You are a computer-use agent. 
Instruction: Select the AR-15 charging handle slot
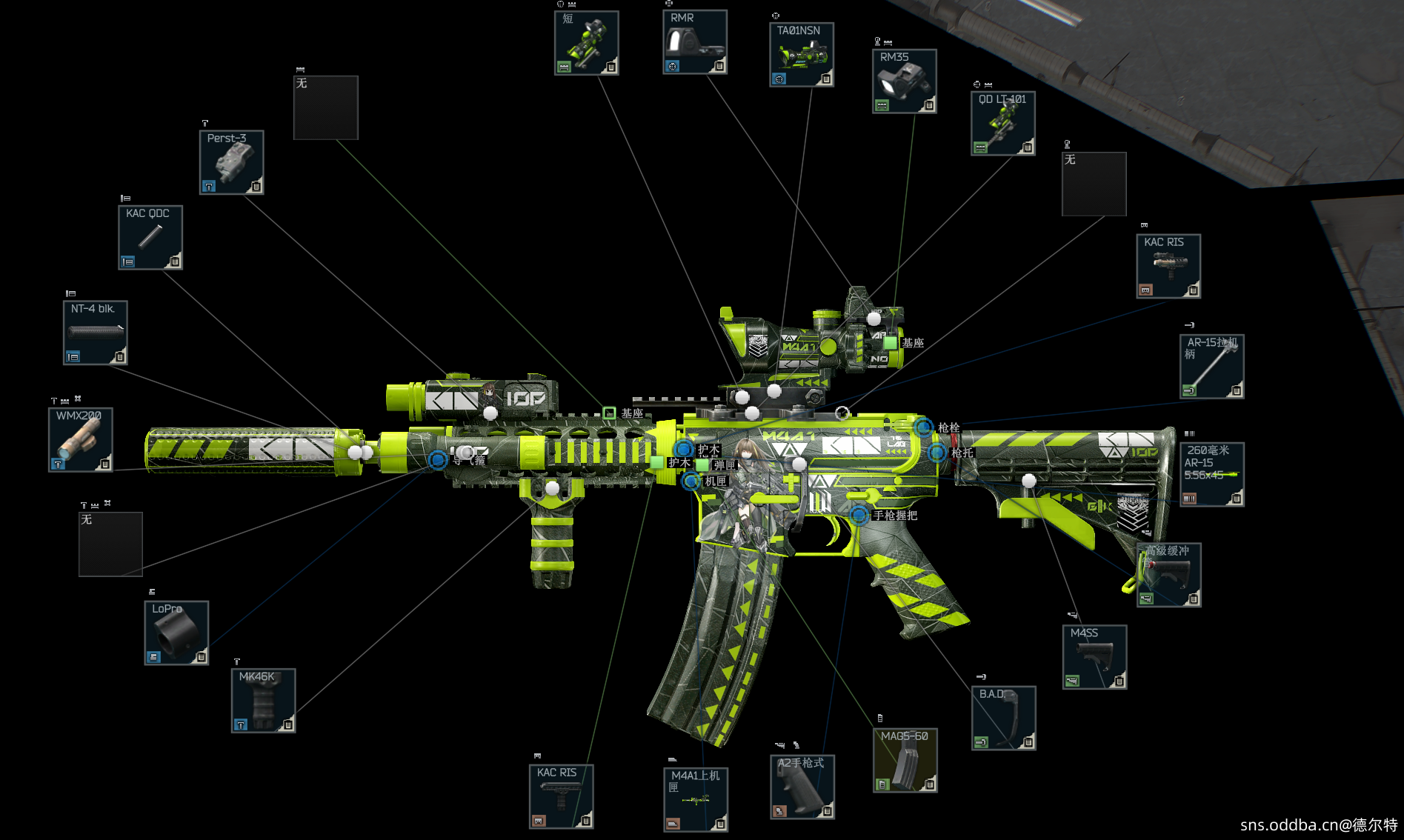point(1211,367)
